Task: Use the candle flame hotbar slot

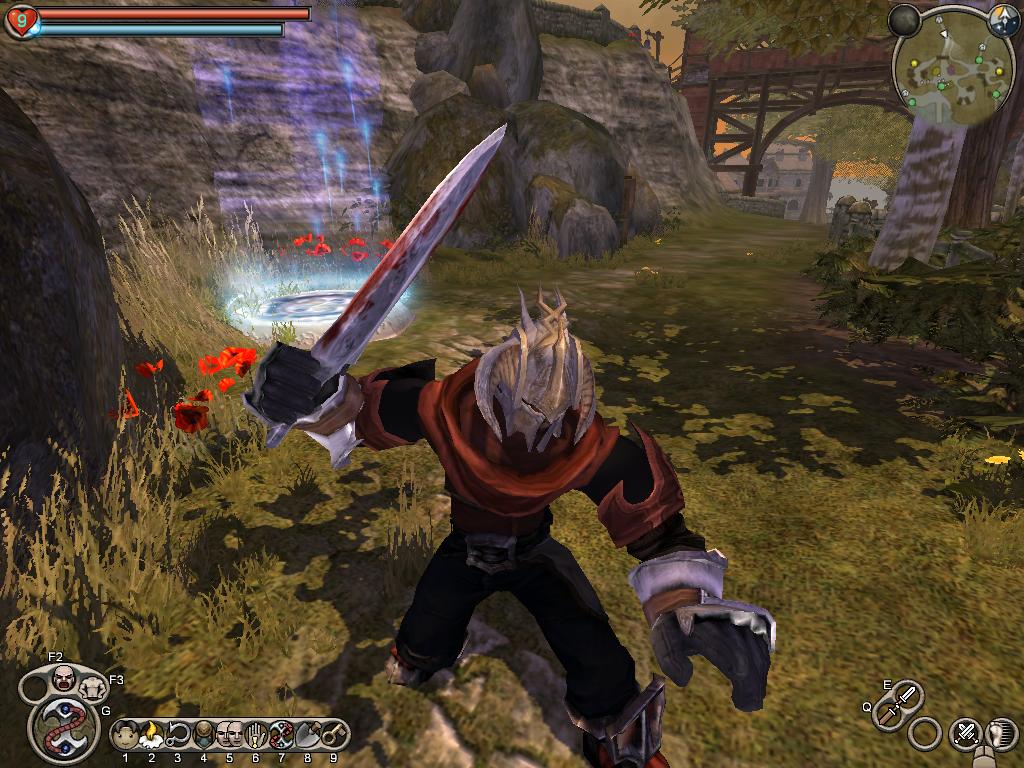Action: [152, 735]
